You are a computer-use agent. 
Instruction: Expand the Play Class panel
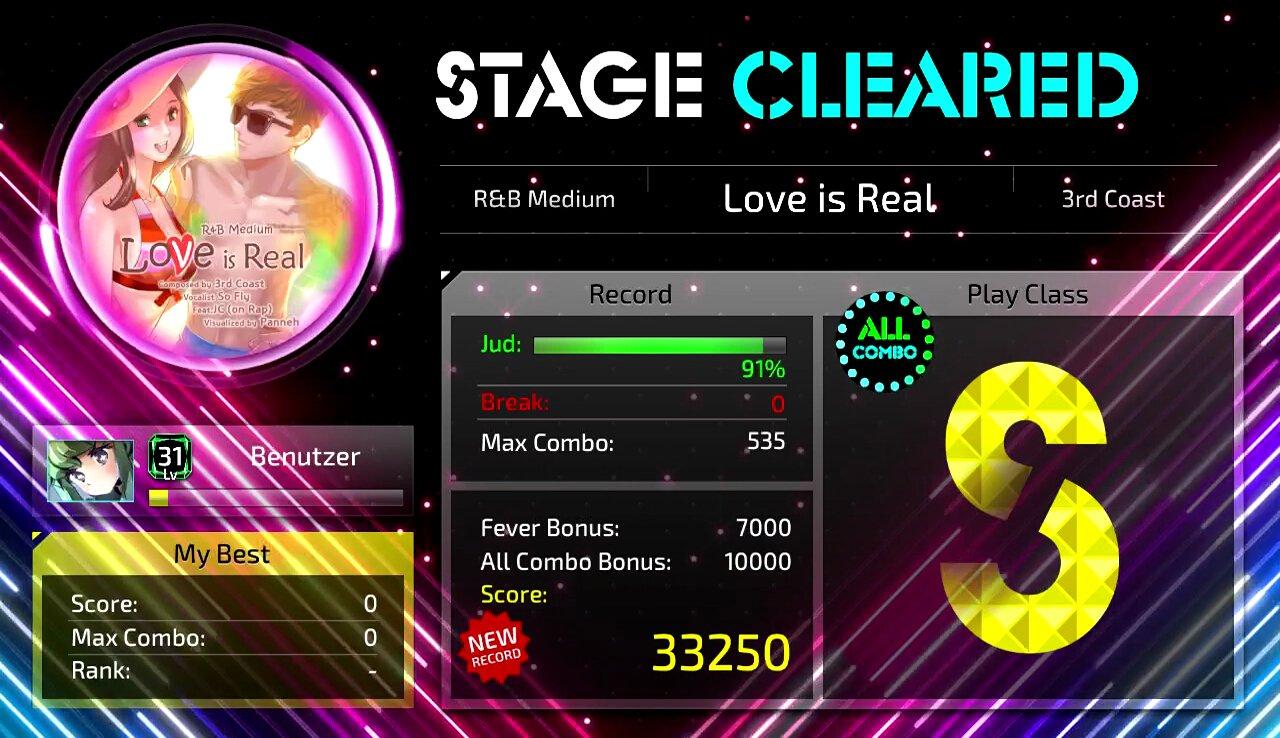click(x=1028, y=294)
